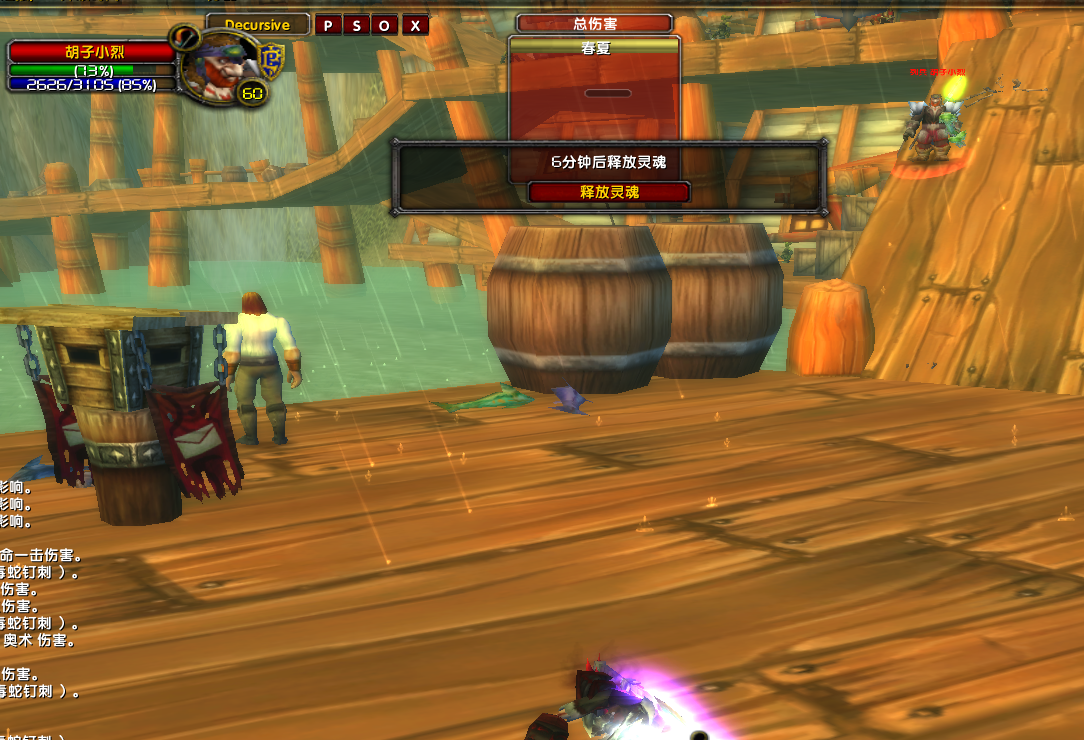
Task: Click the 释放灵魂 release spirit button
Action: (x=609, y=192)
